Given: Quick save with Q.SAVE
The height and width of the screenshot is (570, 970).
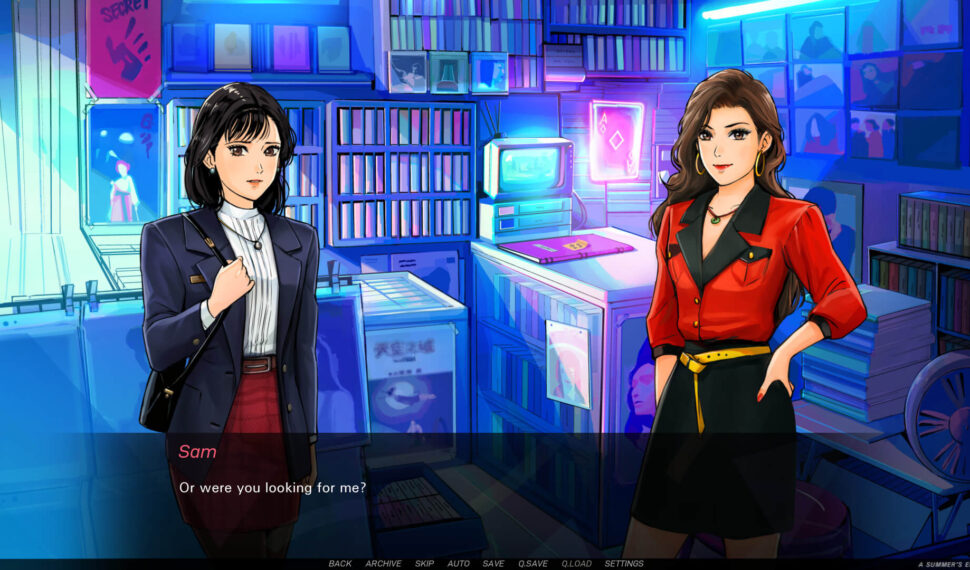Looking at the screenshot, I should pos(533,564).
